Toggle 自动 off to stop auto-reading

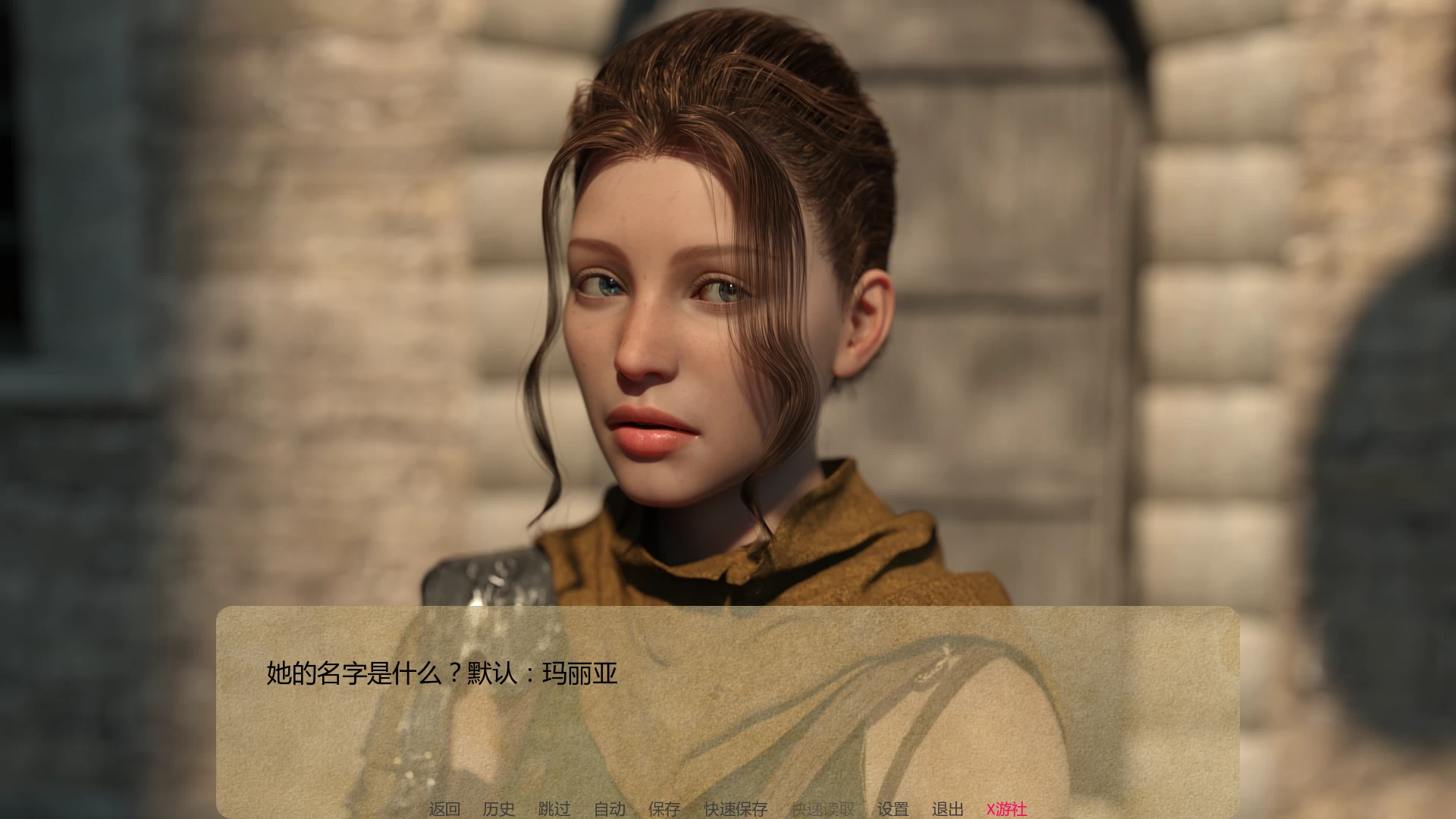(x=611, y=808)
